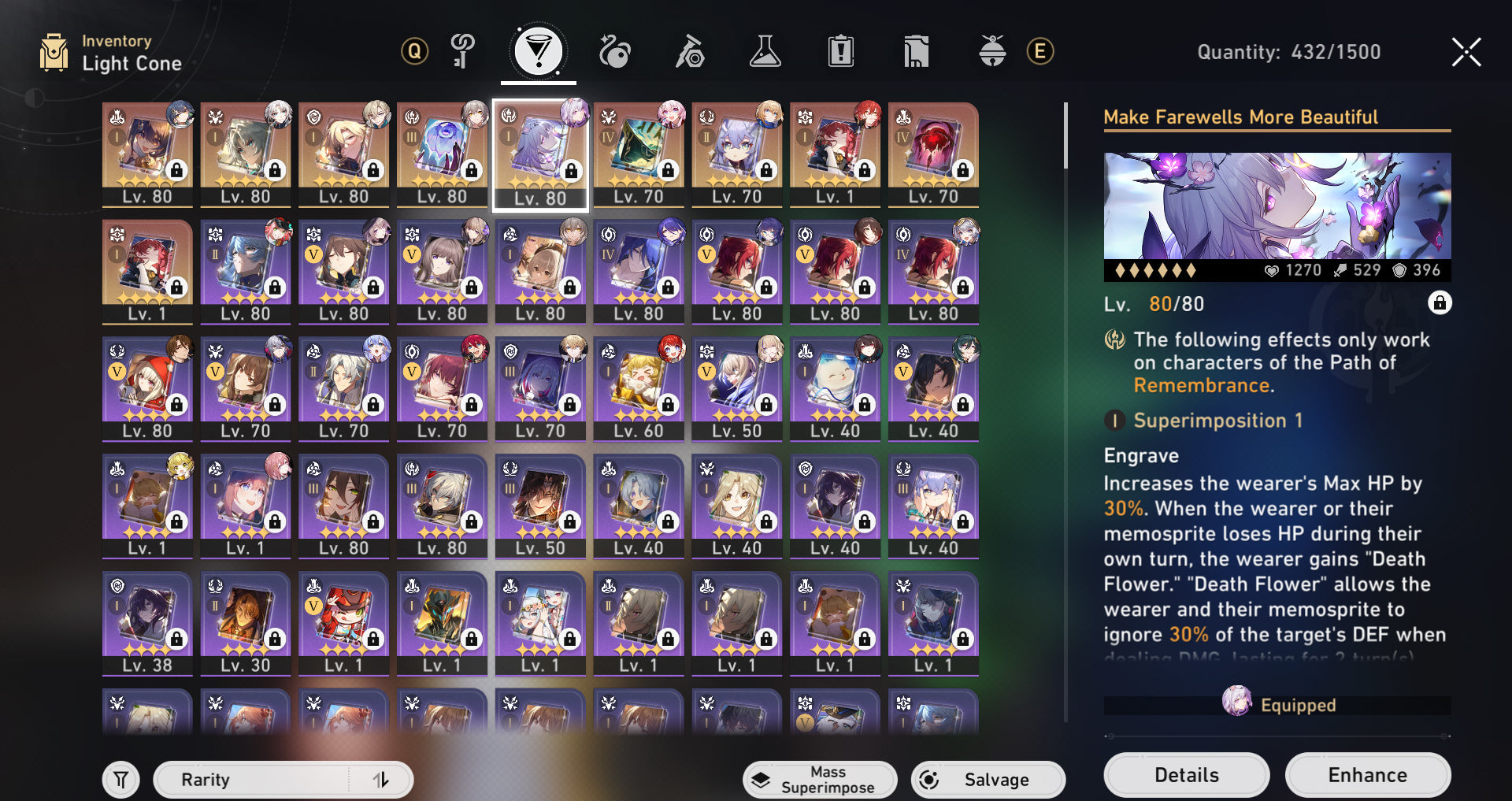The image size is (1512, 801).
Task: Toggle the lock on the selected Light Cone
Action: [x=1439, y=303]
